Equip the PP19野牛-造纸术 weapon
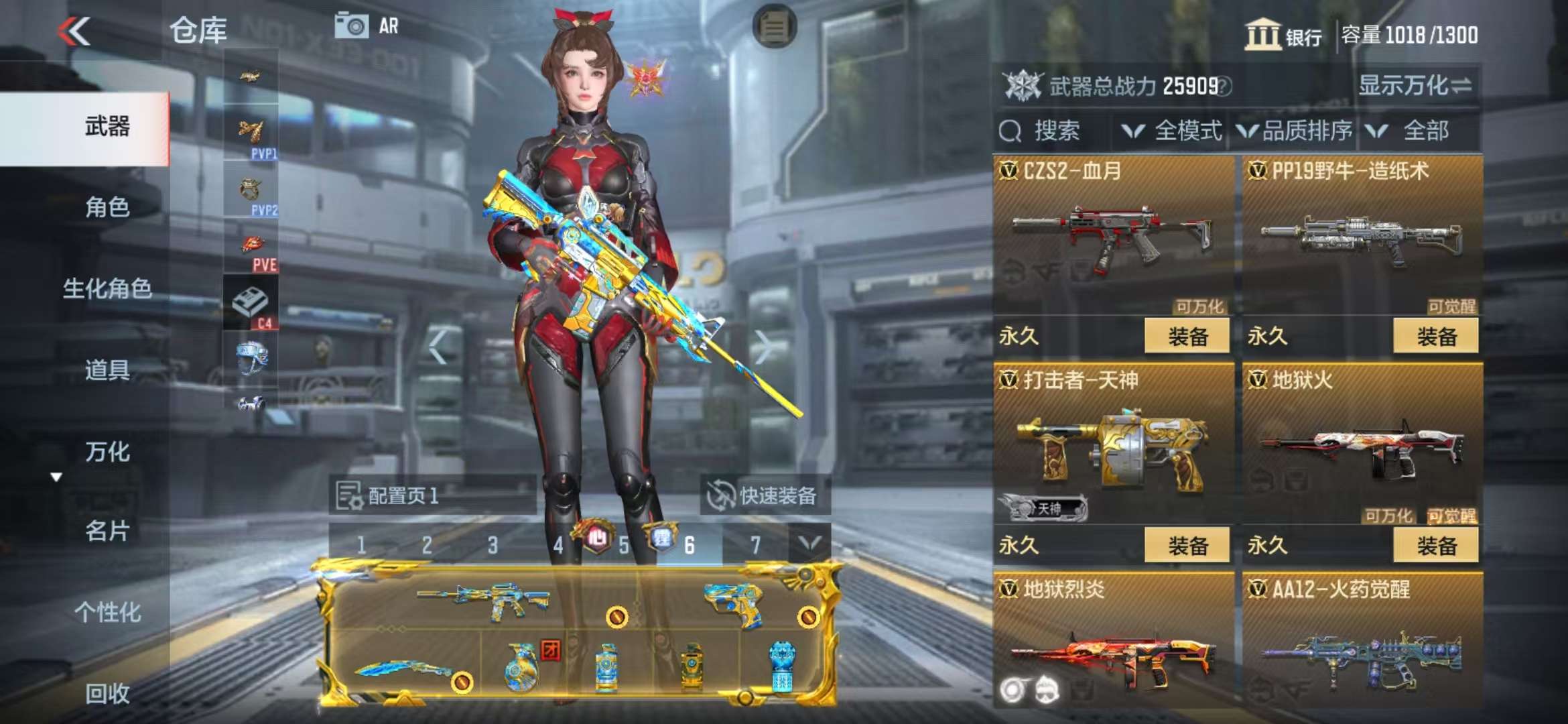1568x724 pixels. 1435,336
